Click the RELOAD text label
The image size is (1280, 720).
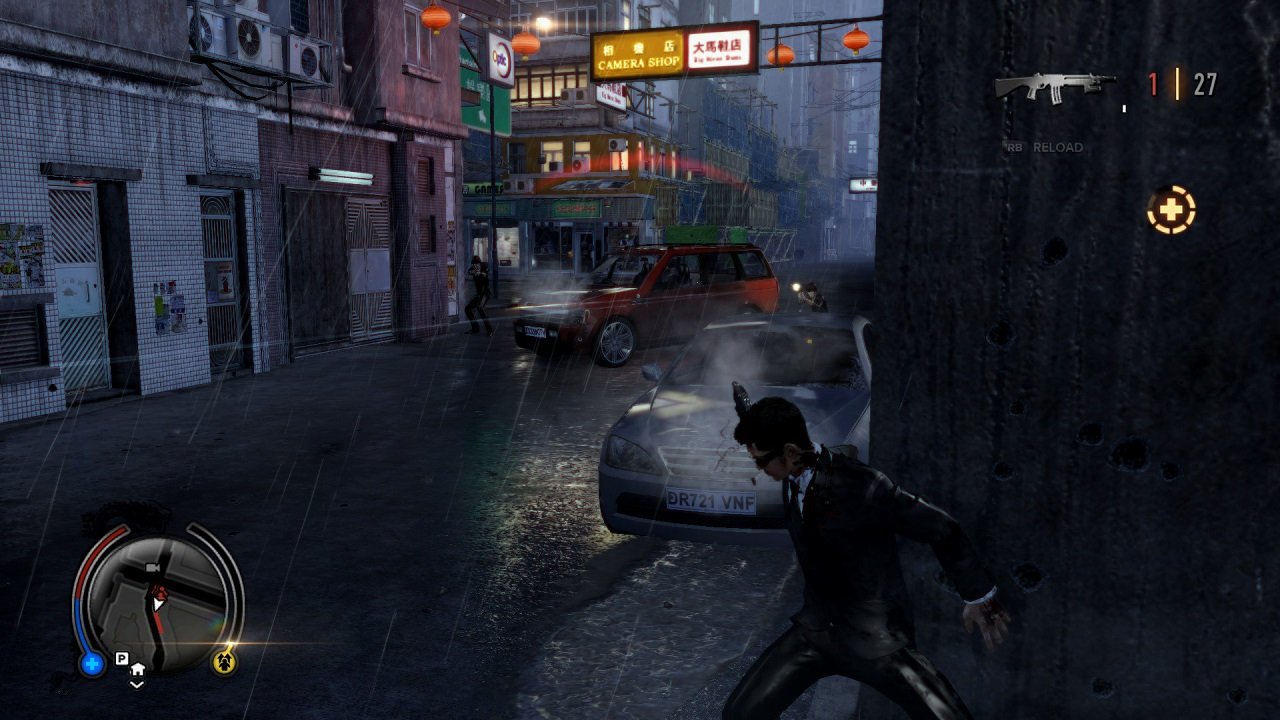1057,145
